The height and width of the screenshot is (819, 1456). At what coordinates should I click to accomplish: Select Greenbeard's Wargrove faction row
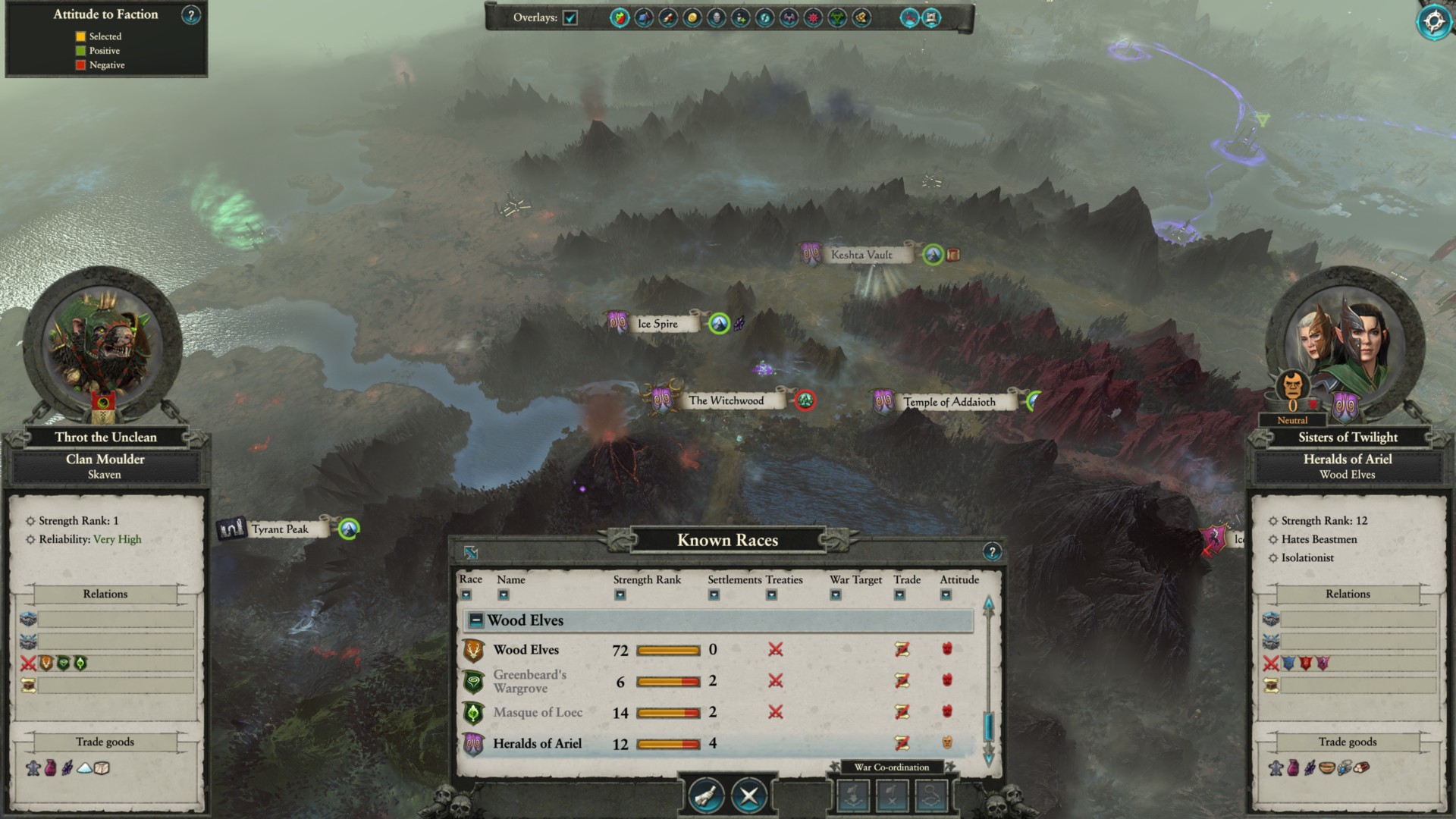coord(529,681)
